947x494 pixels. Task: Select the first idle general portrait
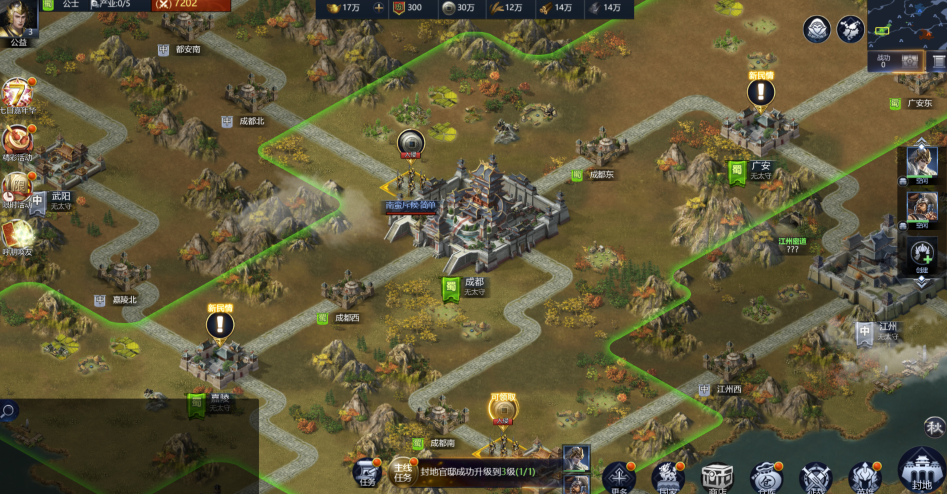pyautogui.click(x=921, y=164)
